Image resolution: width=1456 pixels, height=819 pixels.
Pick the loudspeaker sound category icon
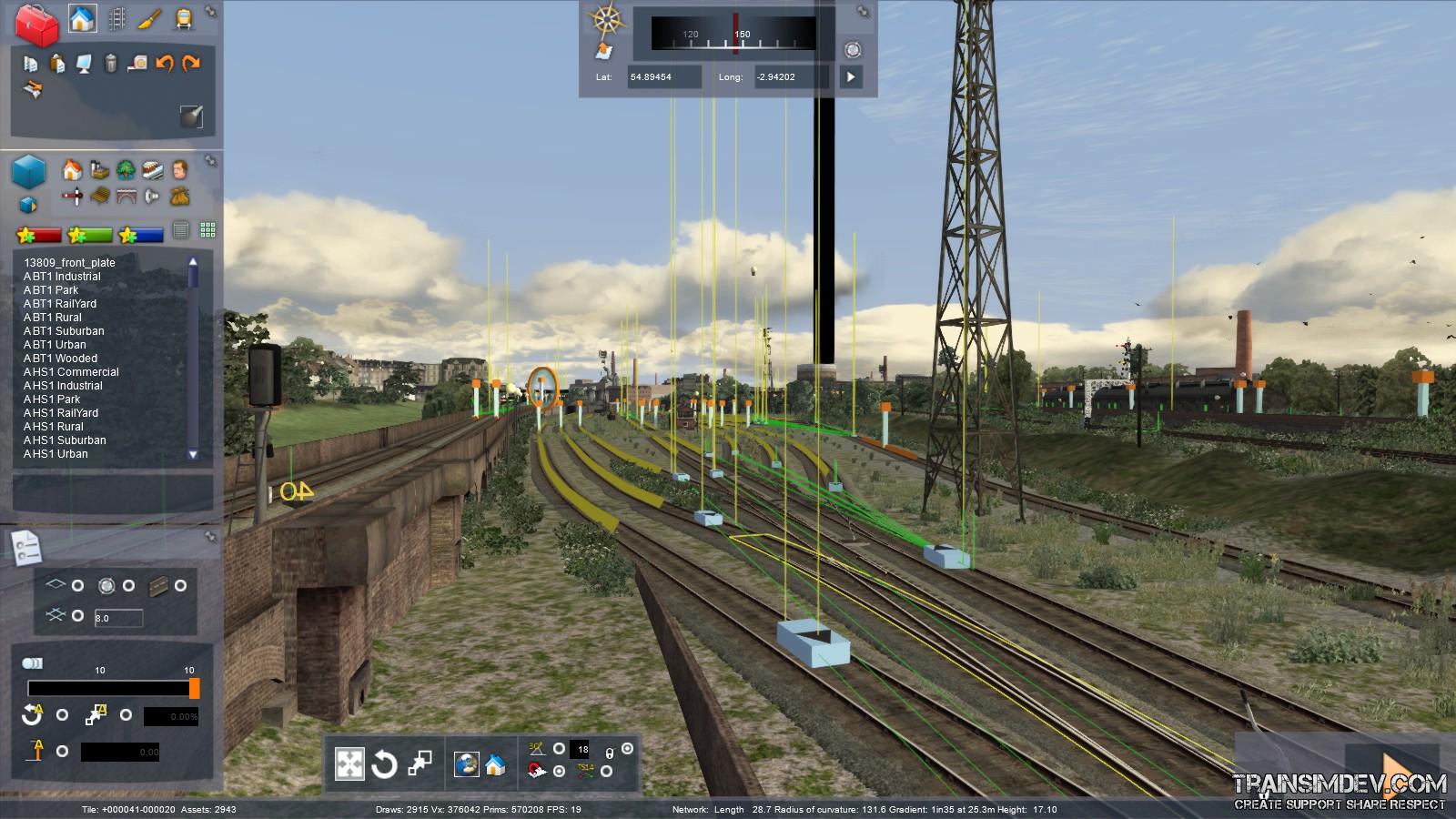[153, 196]
